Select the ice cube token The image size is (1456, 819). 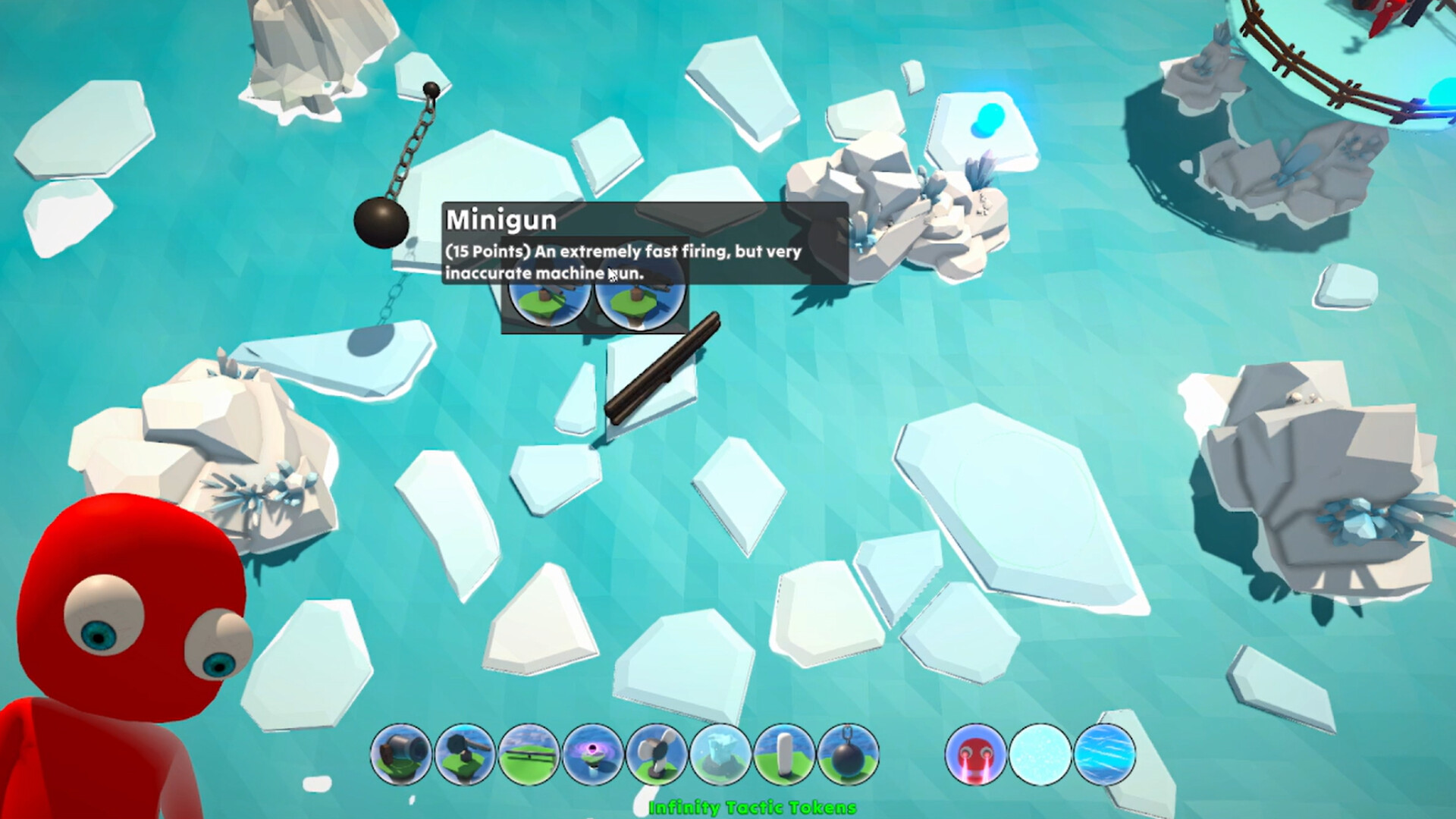tap(720, 755)
